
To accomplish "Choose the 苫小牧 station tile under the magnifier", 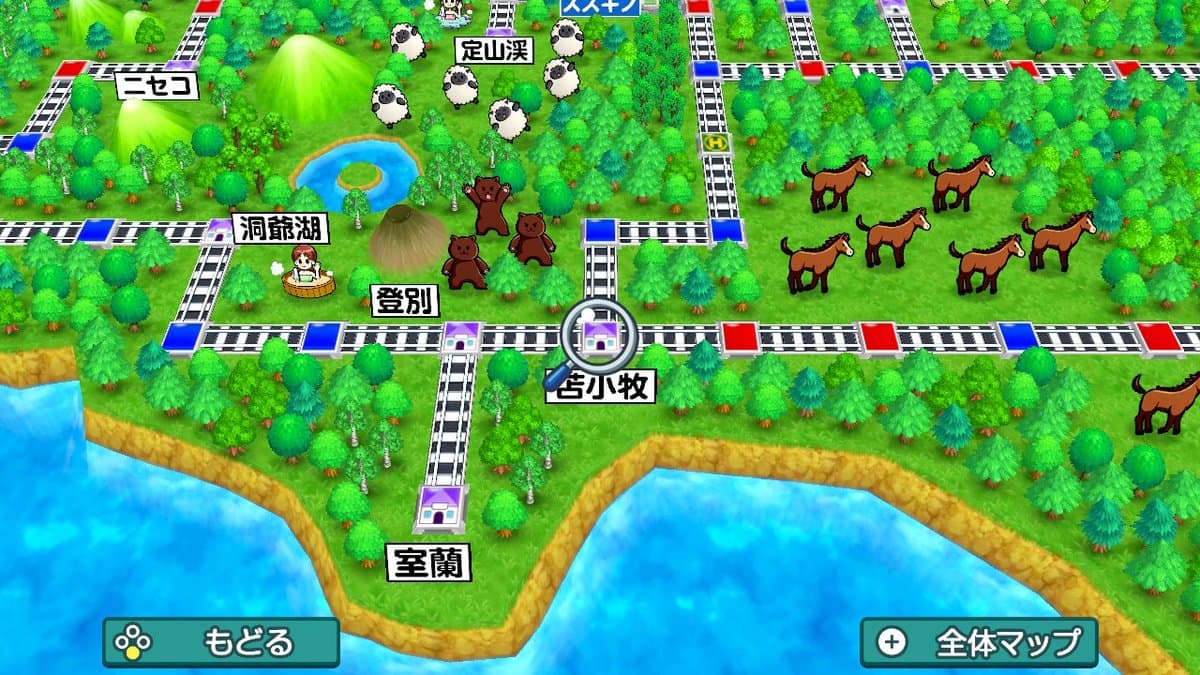I will [x=600, y=338].
